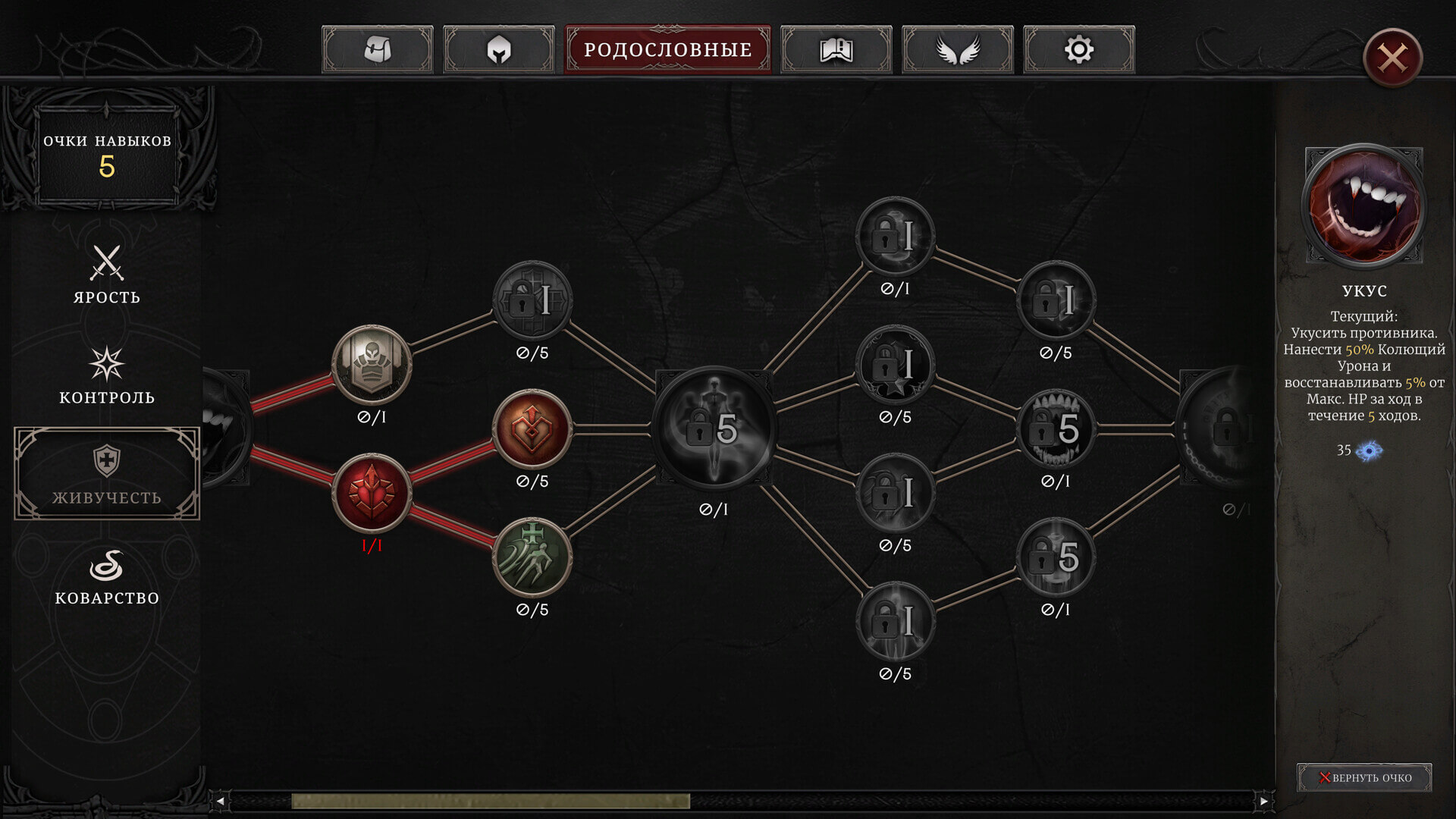Switch to the wings tab
This screenshot has height=819, width=1456.
click(x=958, y=50)
